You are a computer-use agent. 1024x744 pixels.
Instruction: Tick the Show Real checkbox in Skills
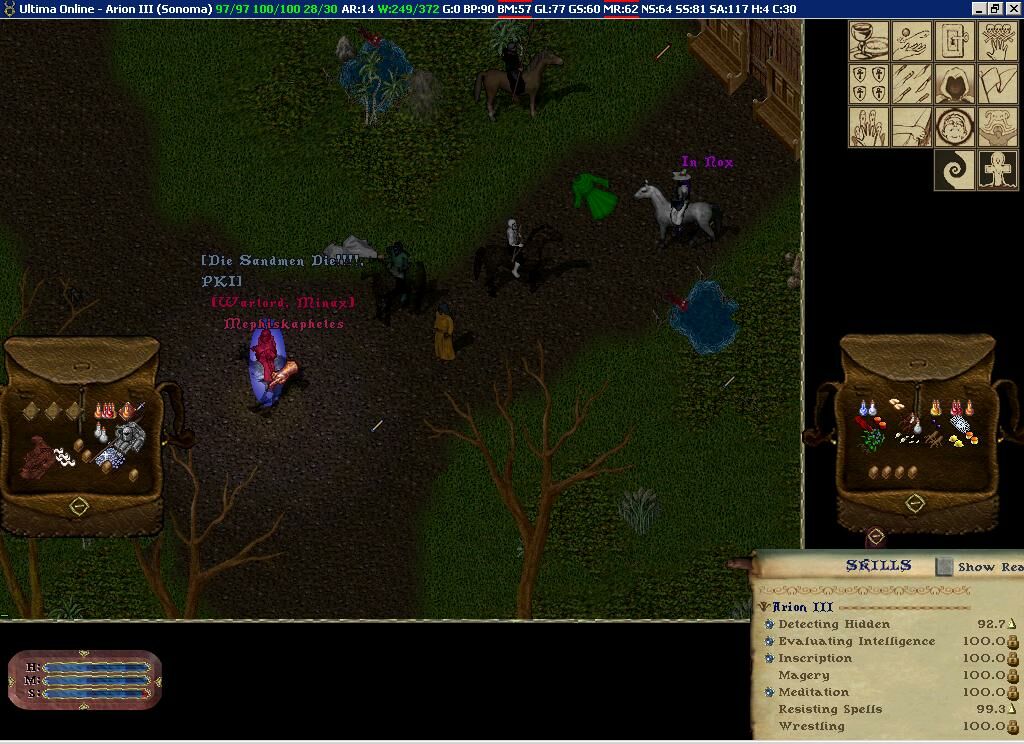point(945,567)
